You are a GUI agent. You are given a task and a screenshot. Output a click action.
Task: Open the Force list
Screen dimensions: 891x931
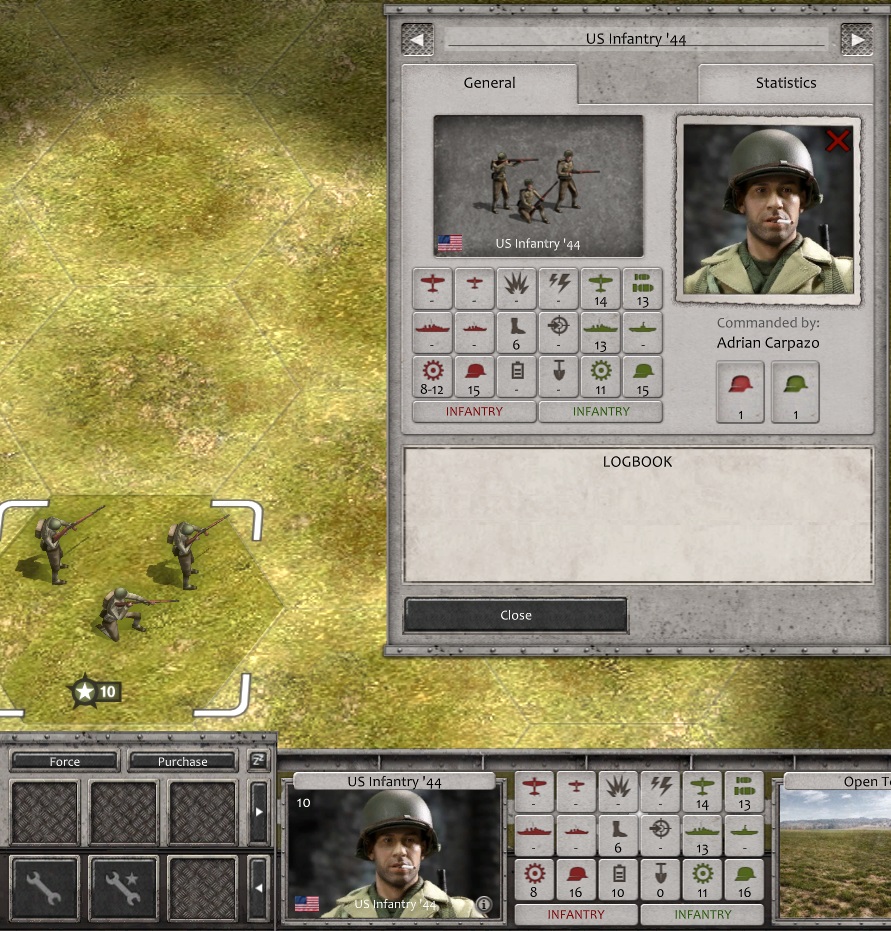(64, 761)
